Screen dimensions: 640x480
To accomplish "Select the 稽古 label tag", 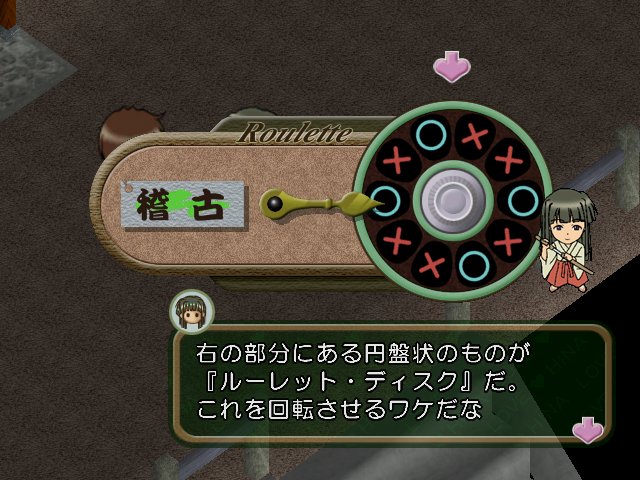I will click(184, 204).
